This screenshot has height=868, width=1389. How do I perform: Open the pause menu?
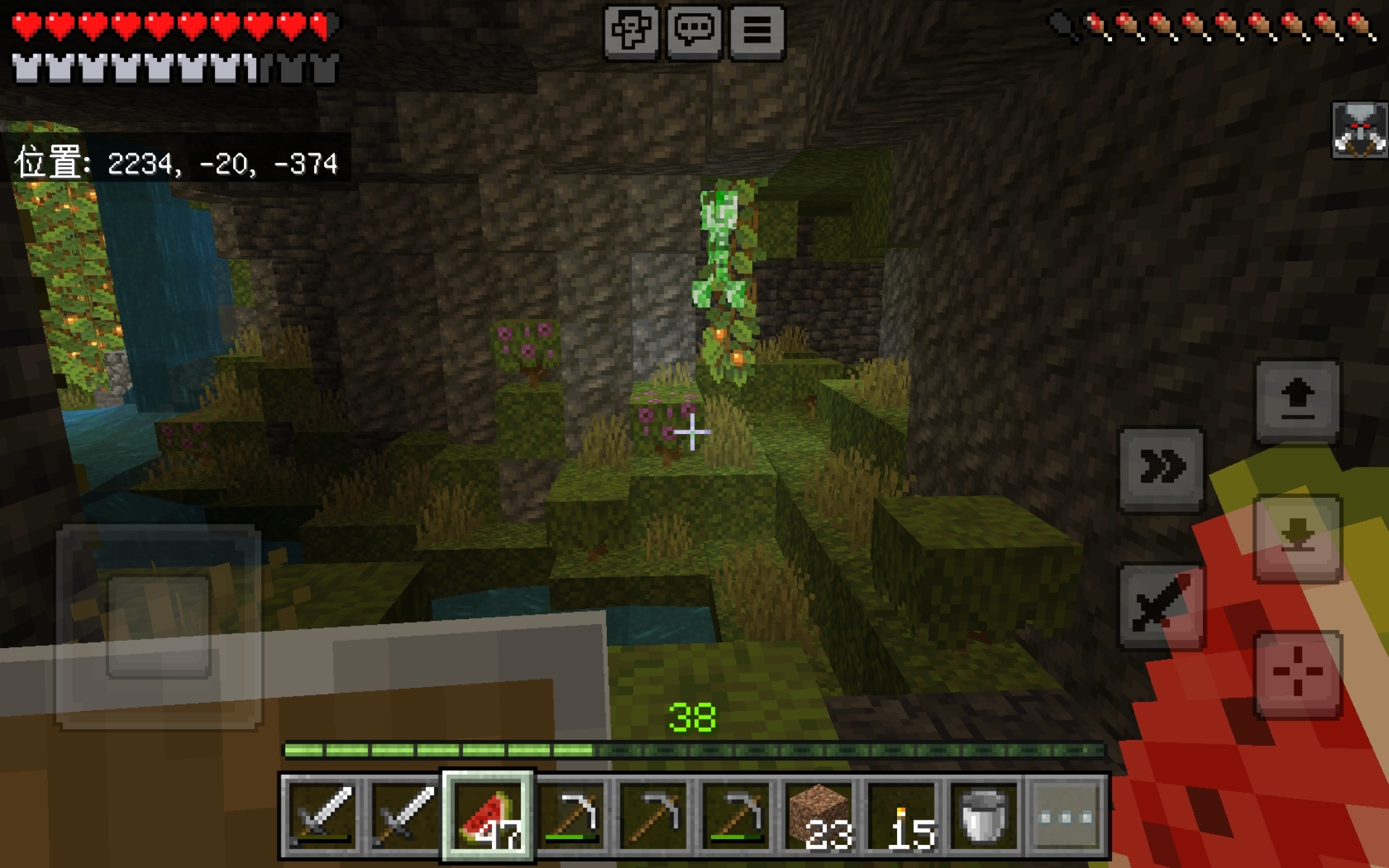click(757, 32)
